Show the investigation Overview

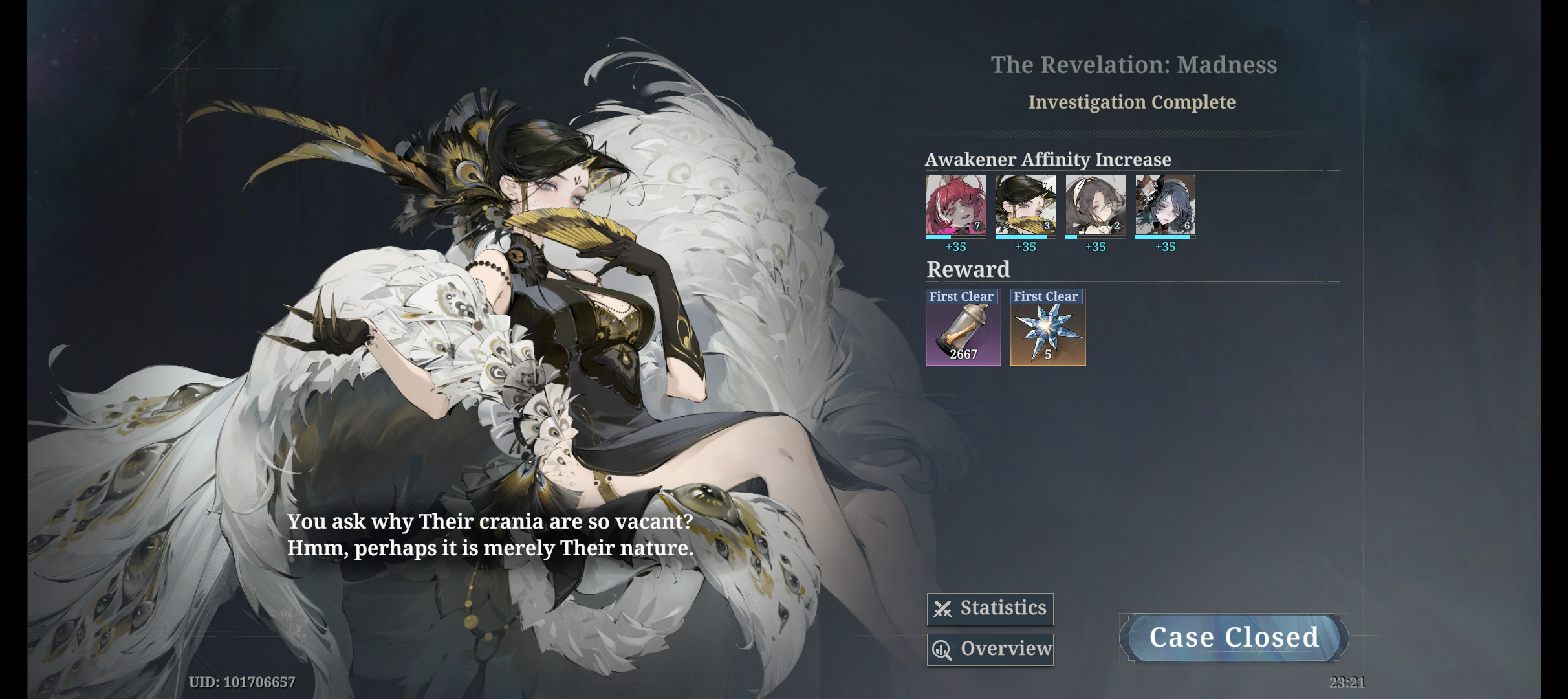(x=990, y=649)
